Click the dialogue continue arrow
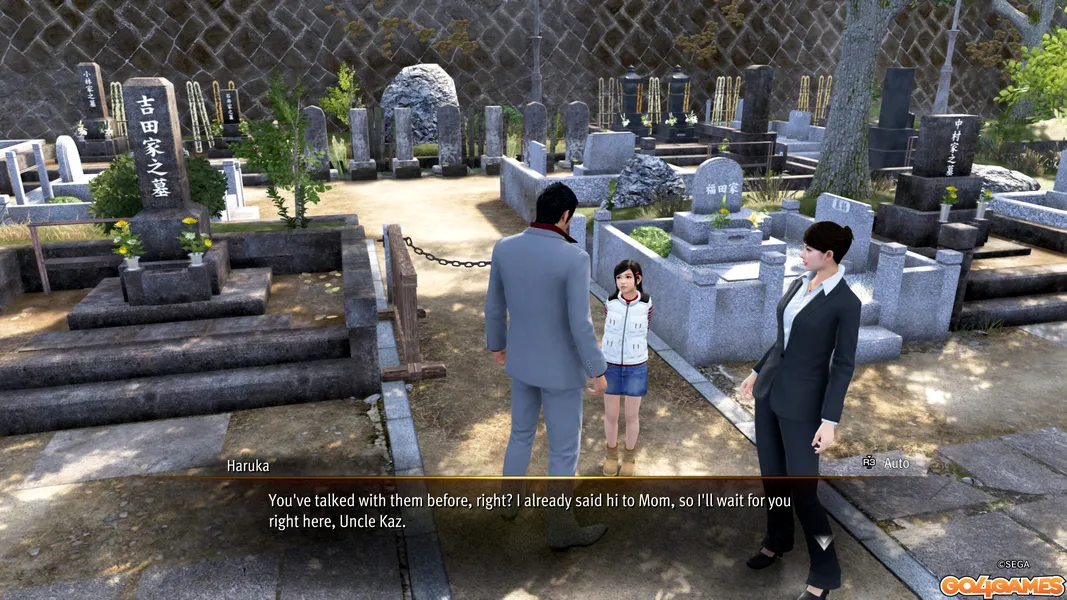Image resolution: width=1067 pixels, height=600 pixels. 825,543
